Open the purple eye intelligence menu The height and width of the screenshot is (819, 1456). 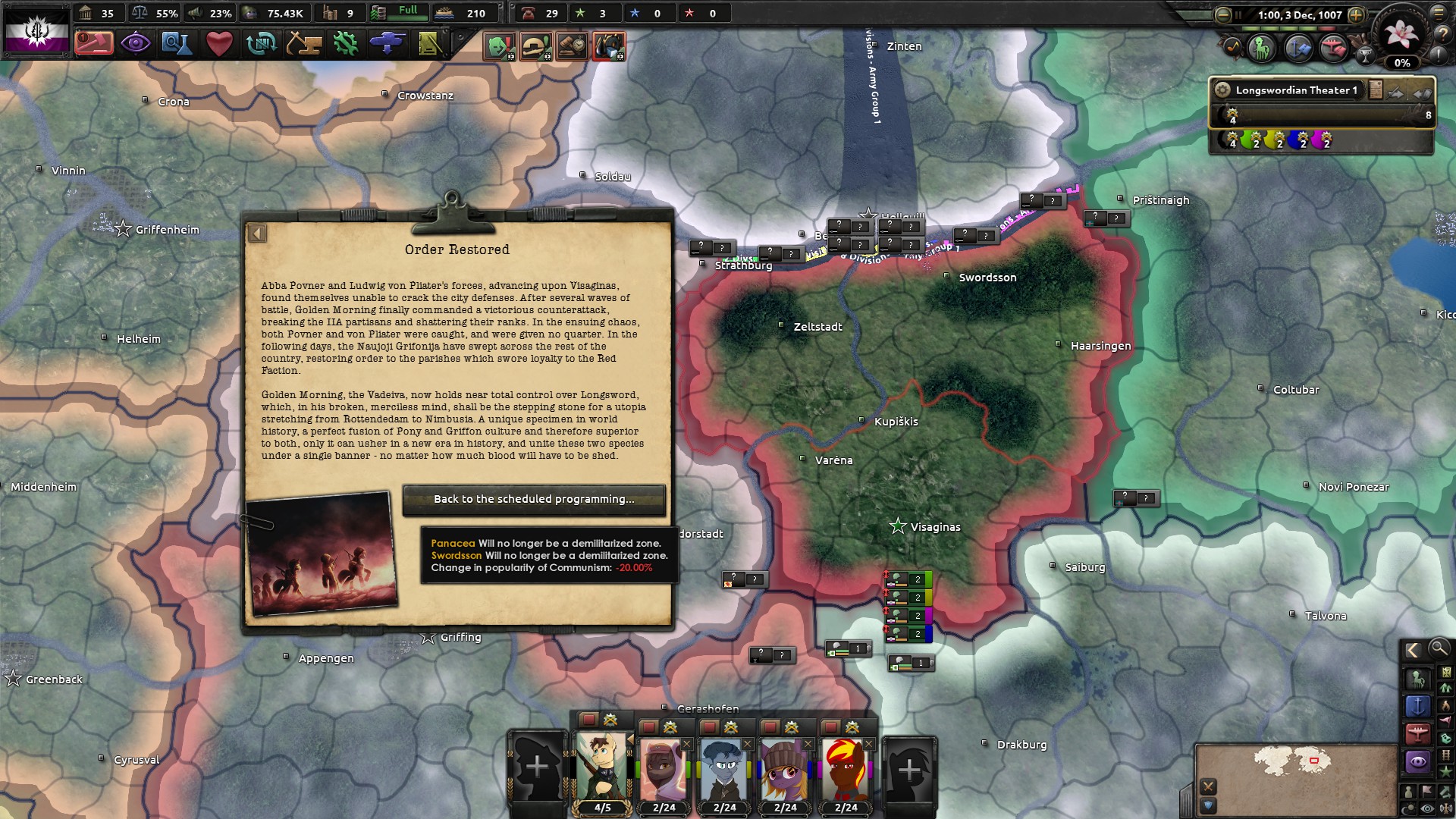pyautogui.click(x=136, y=43)
